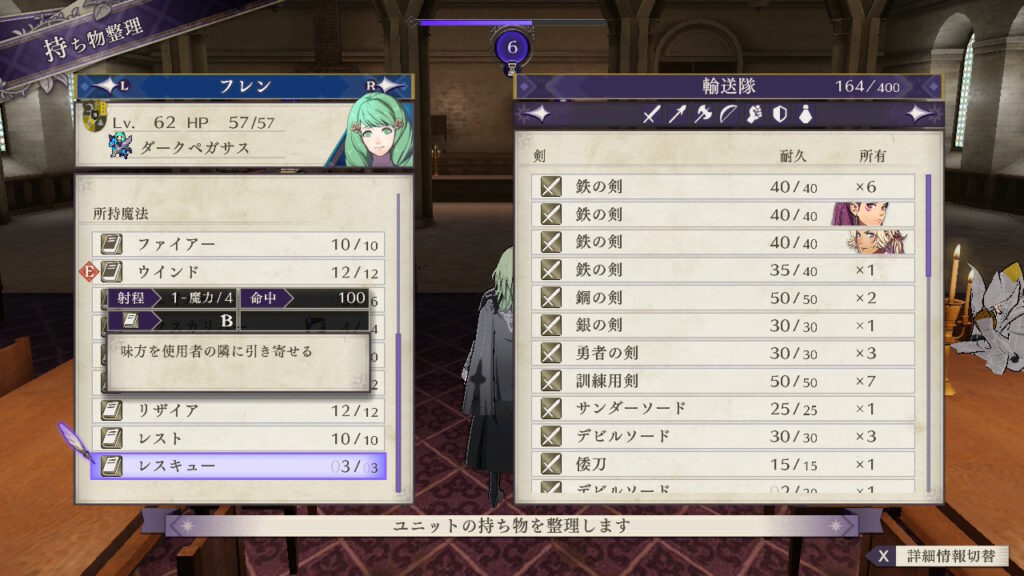Select the ウインド spell row
1024x576 pixels.
pos(240,272)
